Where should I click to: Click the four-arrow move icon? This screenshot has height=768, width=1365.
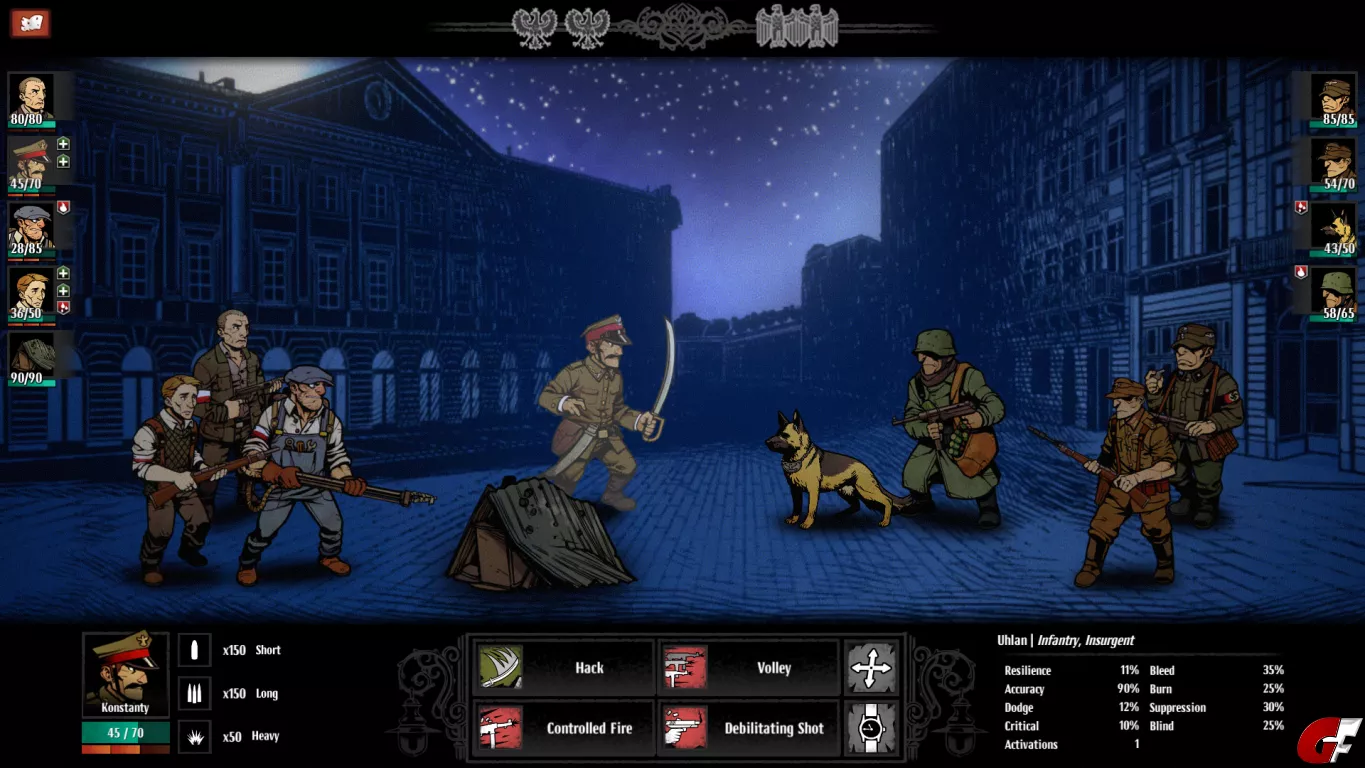point(870,668)
